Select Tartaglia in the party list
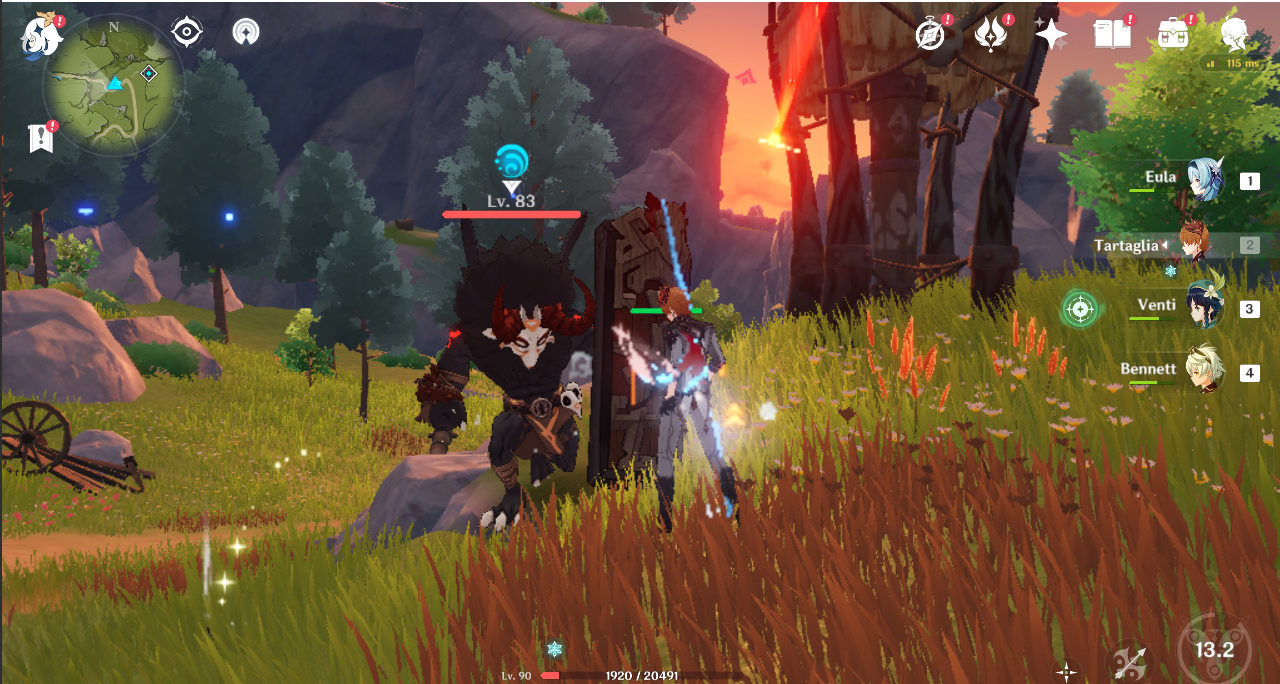The width and height of the screenshot is (1280, 684). [x=1195, y=245]
